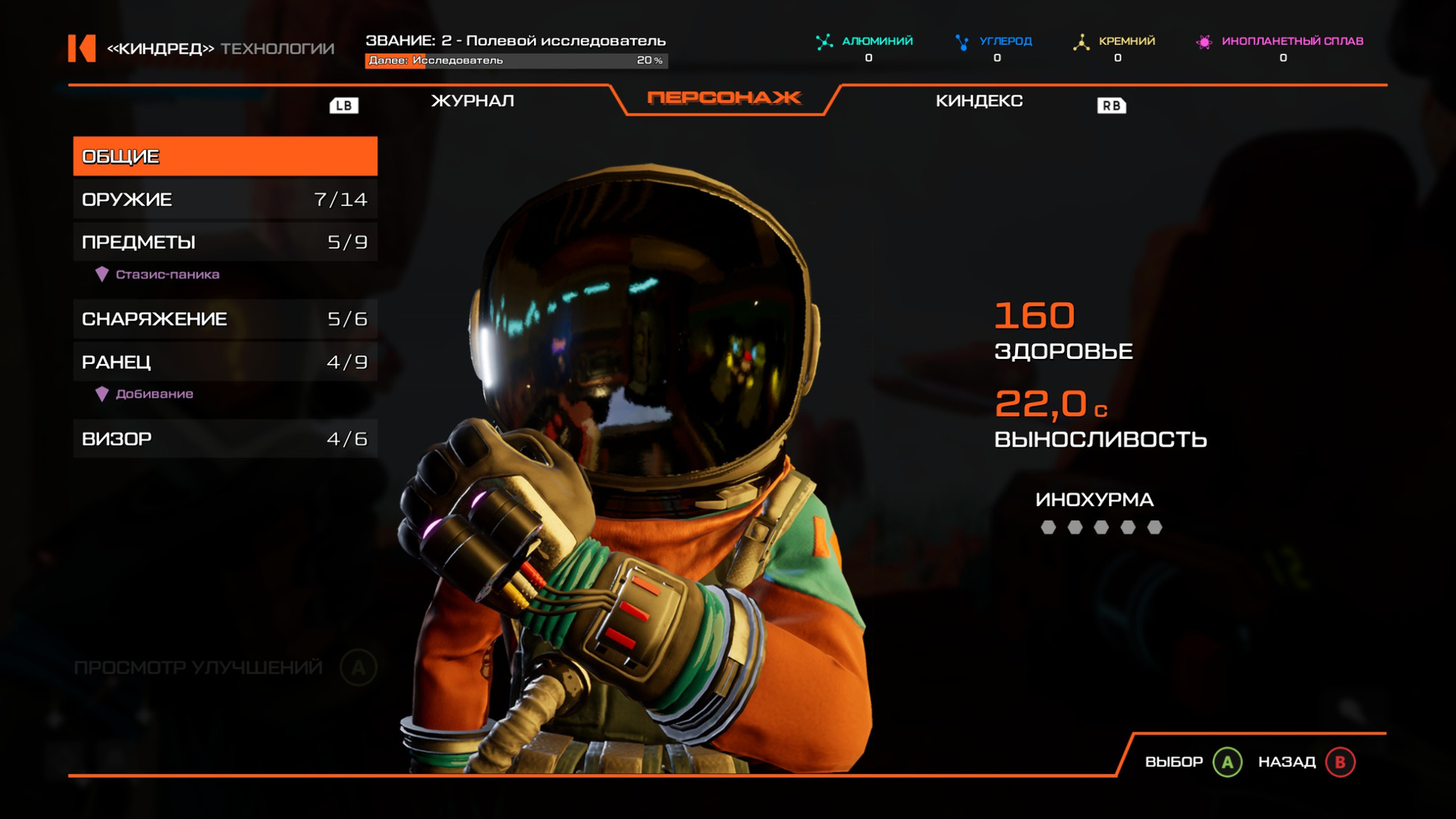The image size is (1456, 819).
Task: Select the ОБЩИЕ category
Action: pyautogui.click(x=225, y=156)
